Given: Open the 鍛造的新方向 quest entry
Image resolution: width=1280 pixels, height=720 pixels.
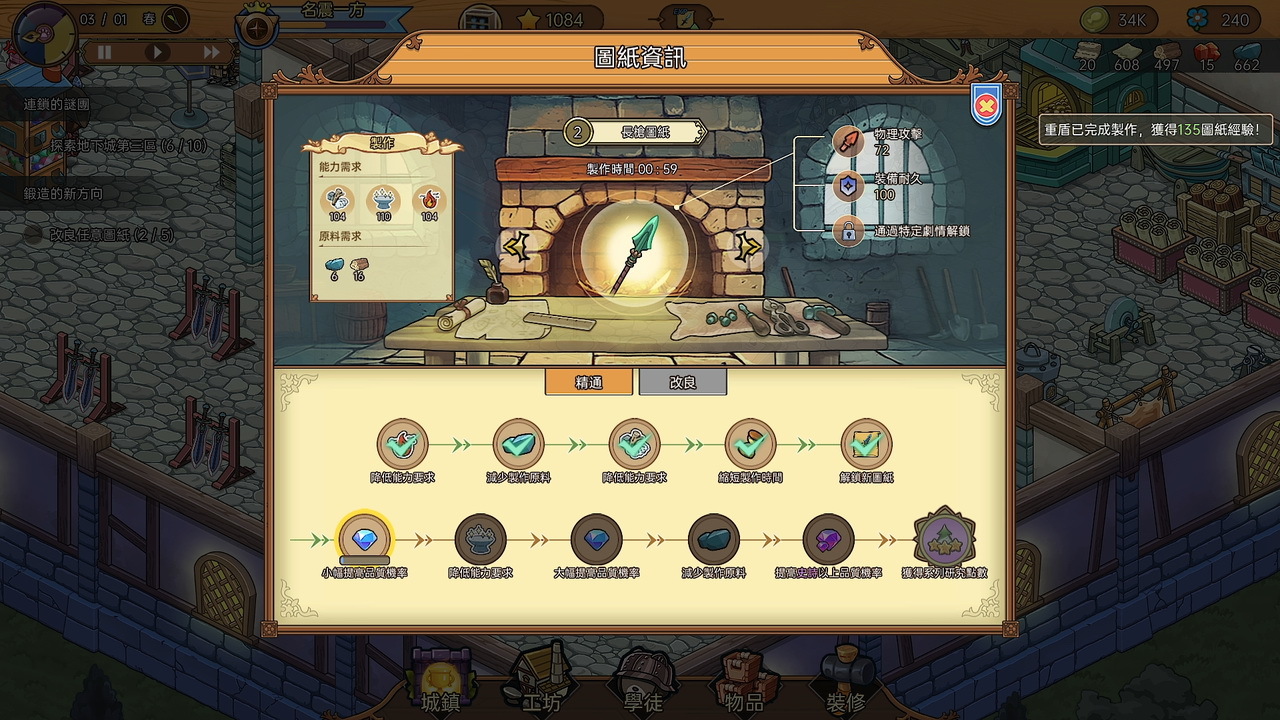Looking at the screenshot, I should coord(62,193).
